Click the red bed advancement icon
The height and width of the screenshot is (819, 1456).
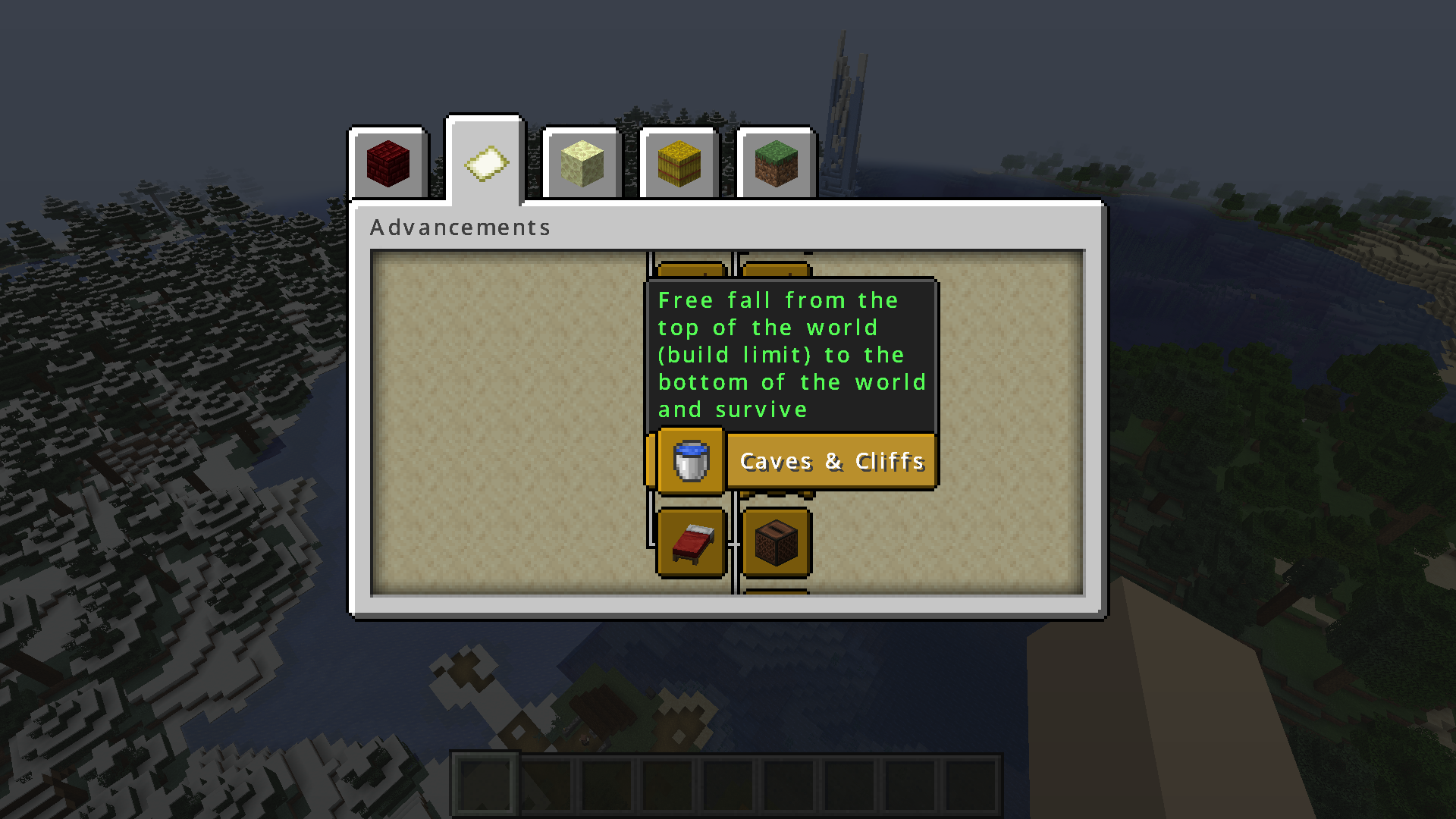click(692, 543)
